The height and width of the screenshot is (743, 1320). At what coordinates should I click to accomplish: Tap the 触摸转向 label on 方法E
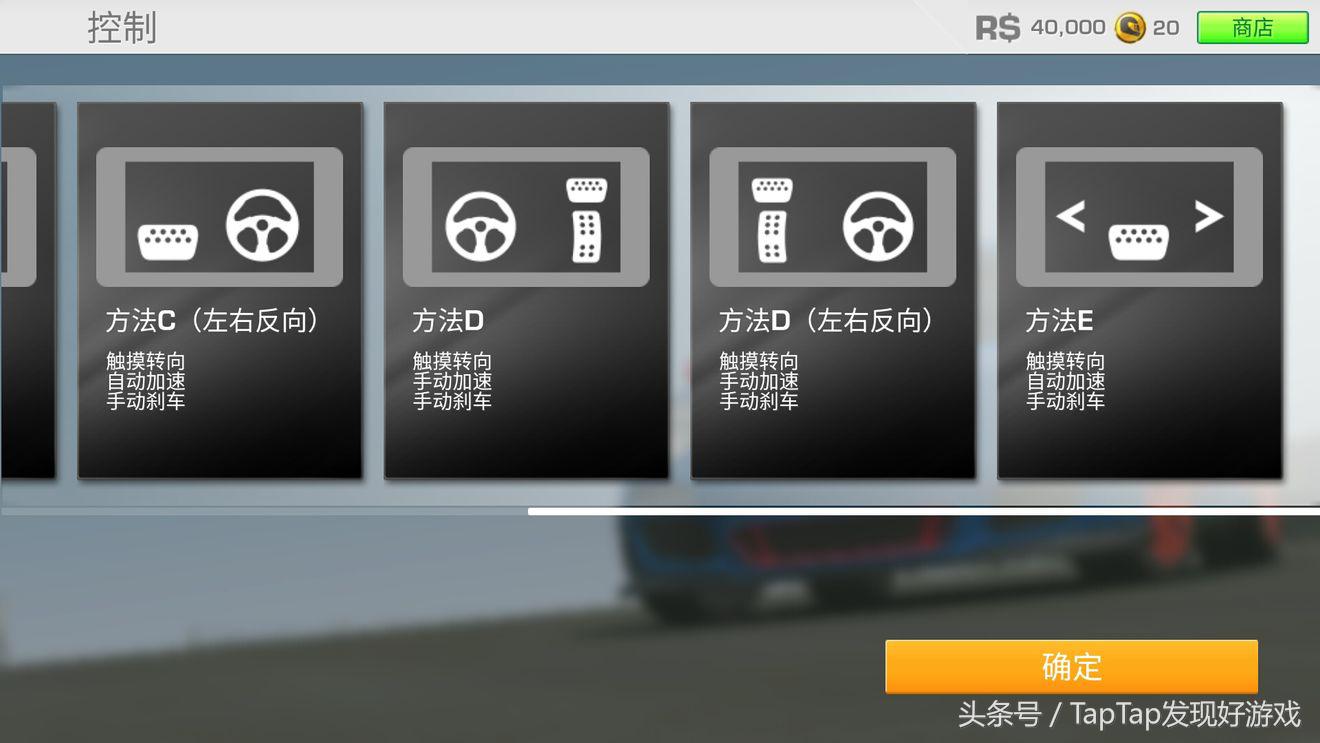tap(1063, 361)
